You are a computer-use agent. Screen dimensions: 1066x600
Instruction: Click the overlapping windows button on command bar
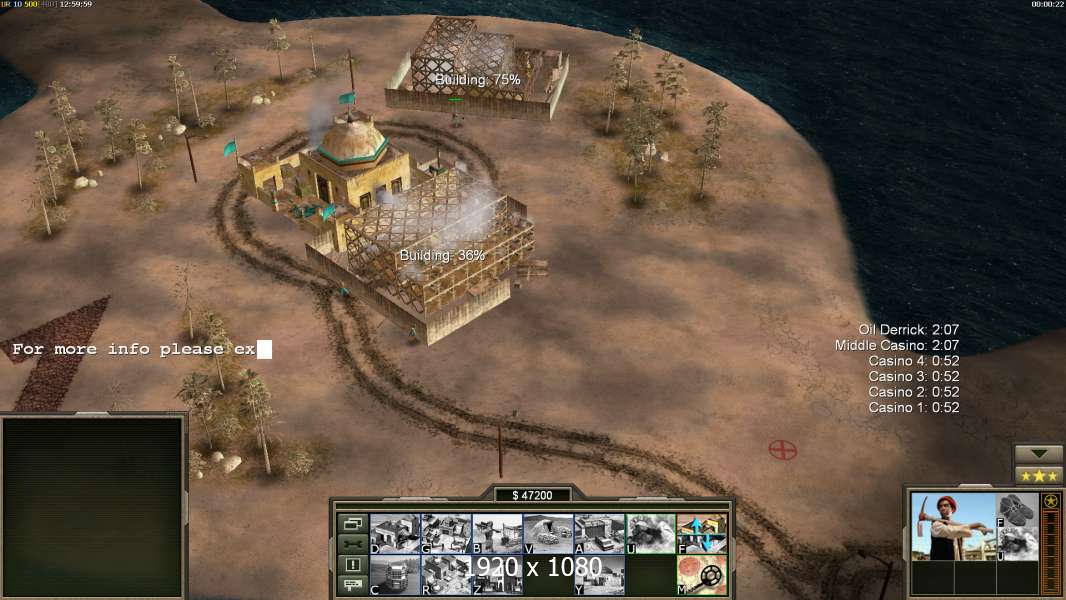[x=352, y=523]
